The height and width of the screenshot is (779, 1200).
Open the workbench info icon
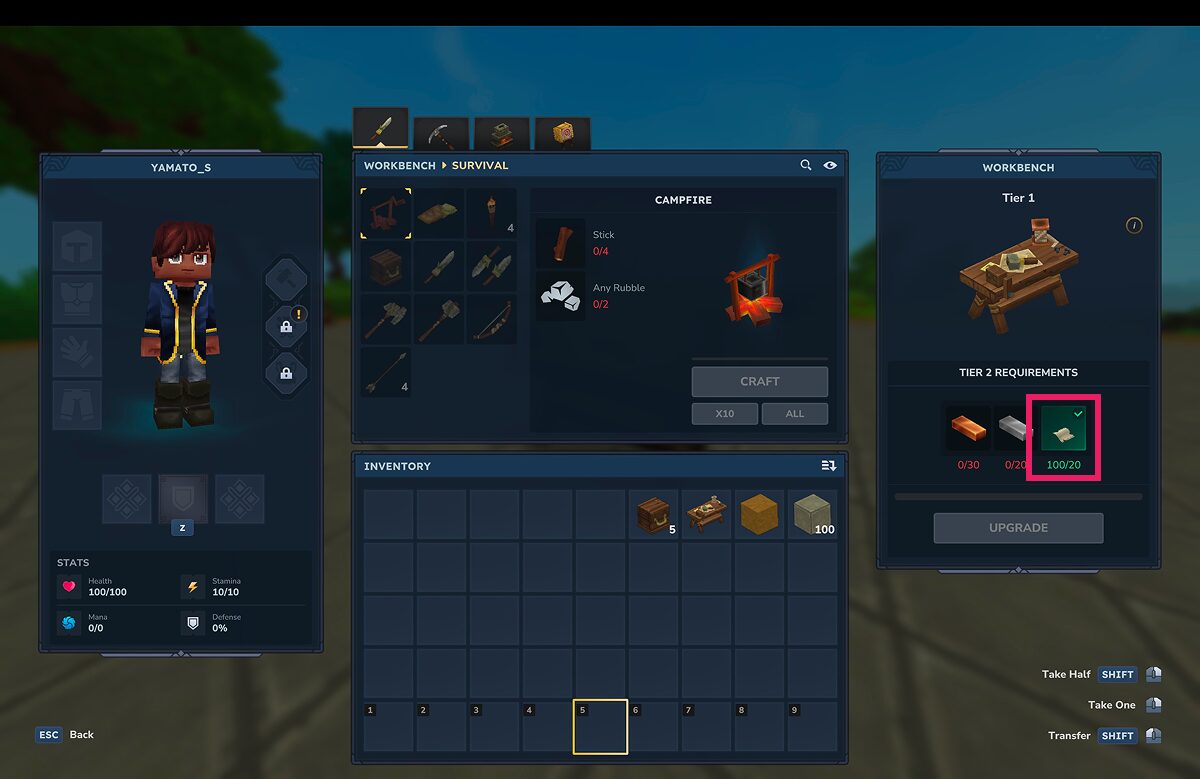click(1133, 226)
